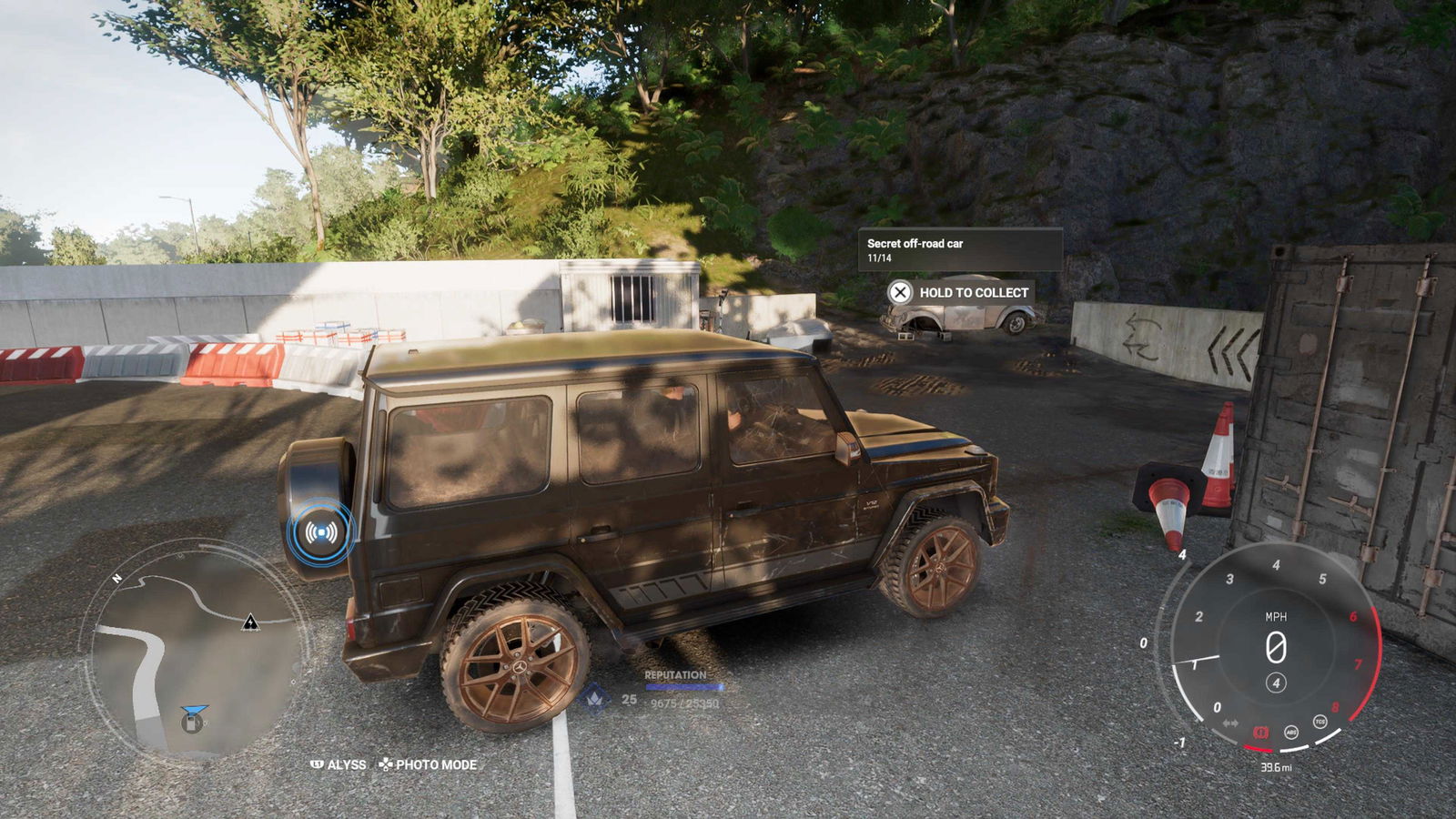Viewport: 1456px width, 819px height.
Task: Open the circular minimap
Action: coord(194,650)
